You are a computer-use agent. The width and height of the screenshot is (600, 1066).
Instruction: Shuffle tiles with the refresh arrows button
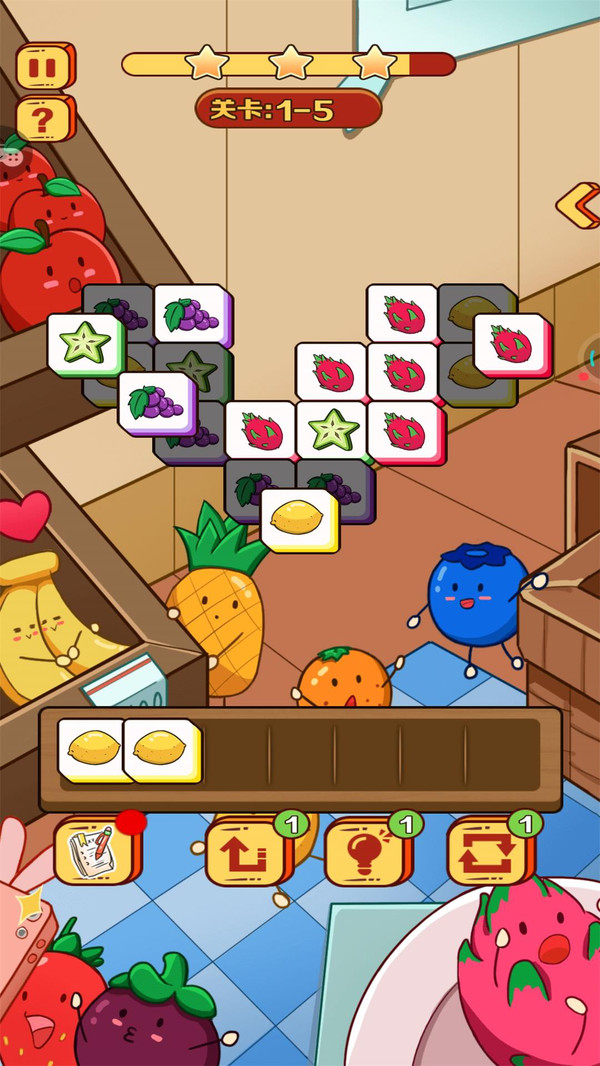pyautogui.click(x=488, y=851)
